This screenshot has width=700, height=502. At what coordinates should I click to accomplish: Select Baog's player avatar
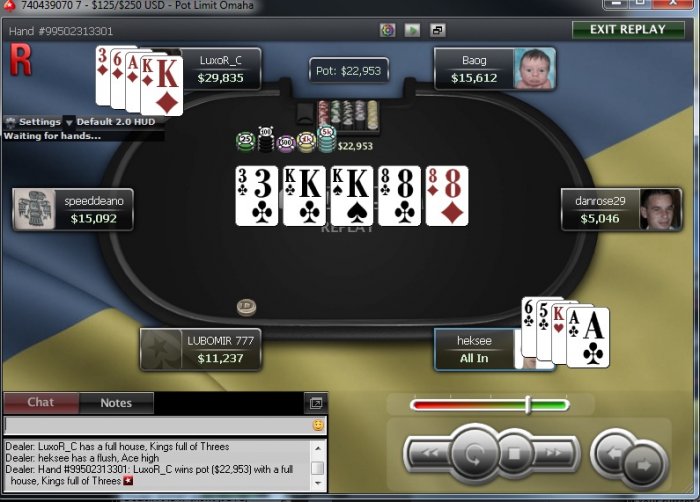(535, 68)
